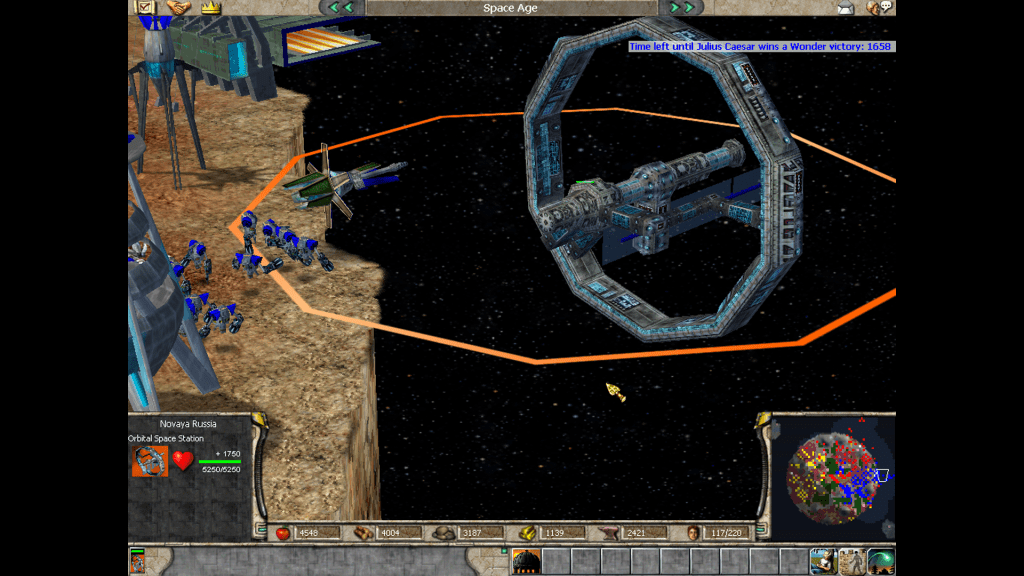
Task: Select the dome building production button
Action: pos(526,561)
